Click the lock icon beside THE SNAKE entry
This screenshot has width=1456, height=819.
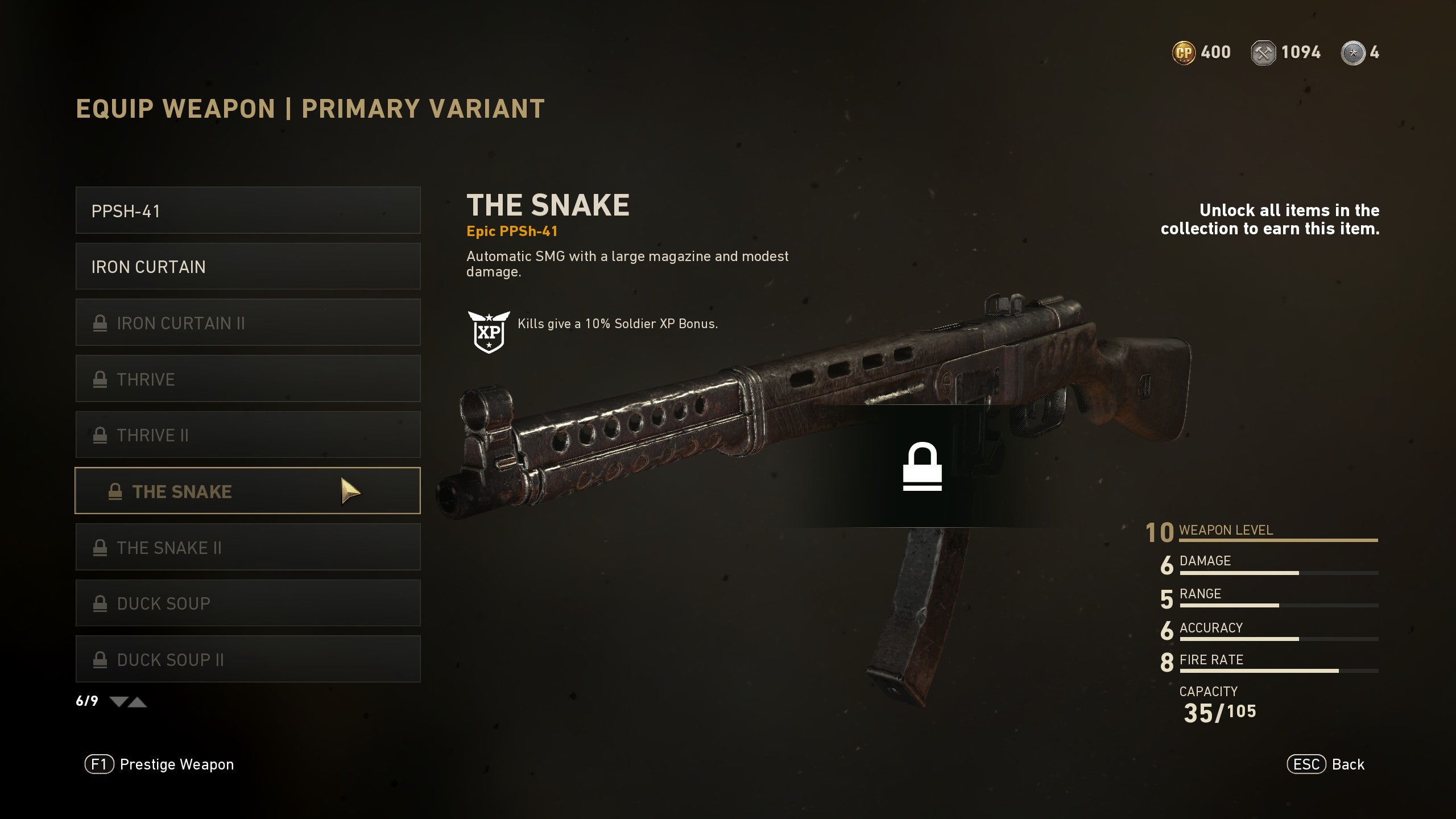pyautogui.click(x=116, y=491)
